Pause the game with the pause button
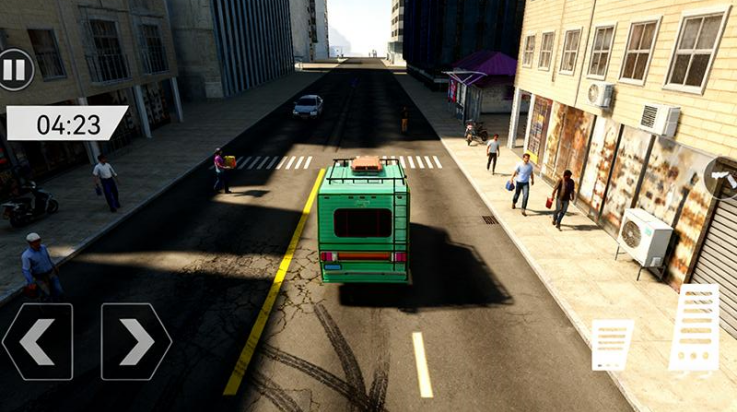Image resolution: width=737 pixels, height=412 pixels. [x=14, y=70]
